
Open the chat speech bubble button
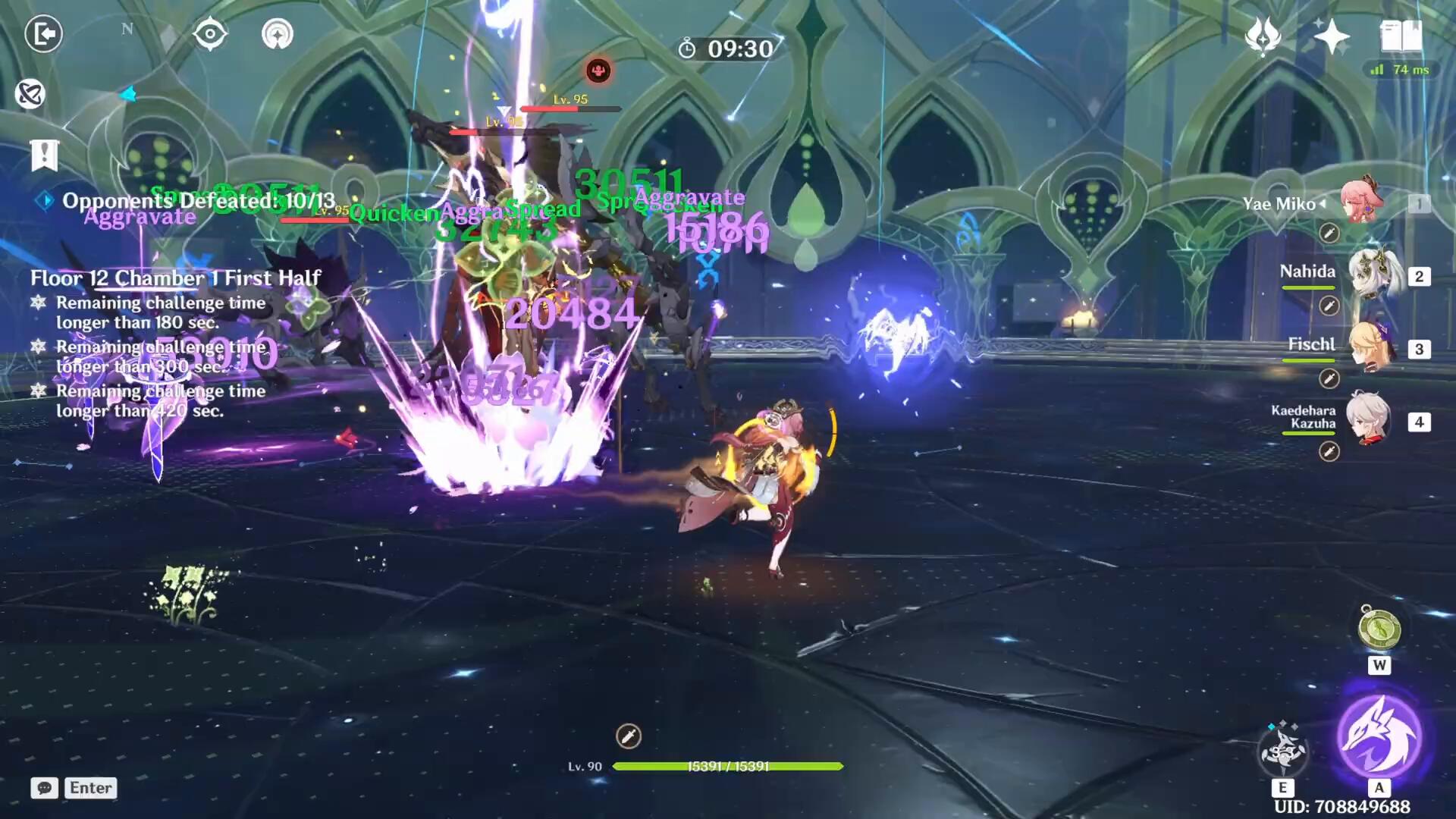click(44, 788)
